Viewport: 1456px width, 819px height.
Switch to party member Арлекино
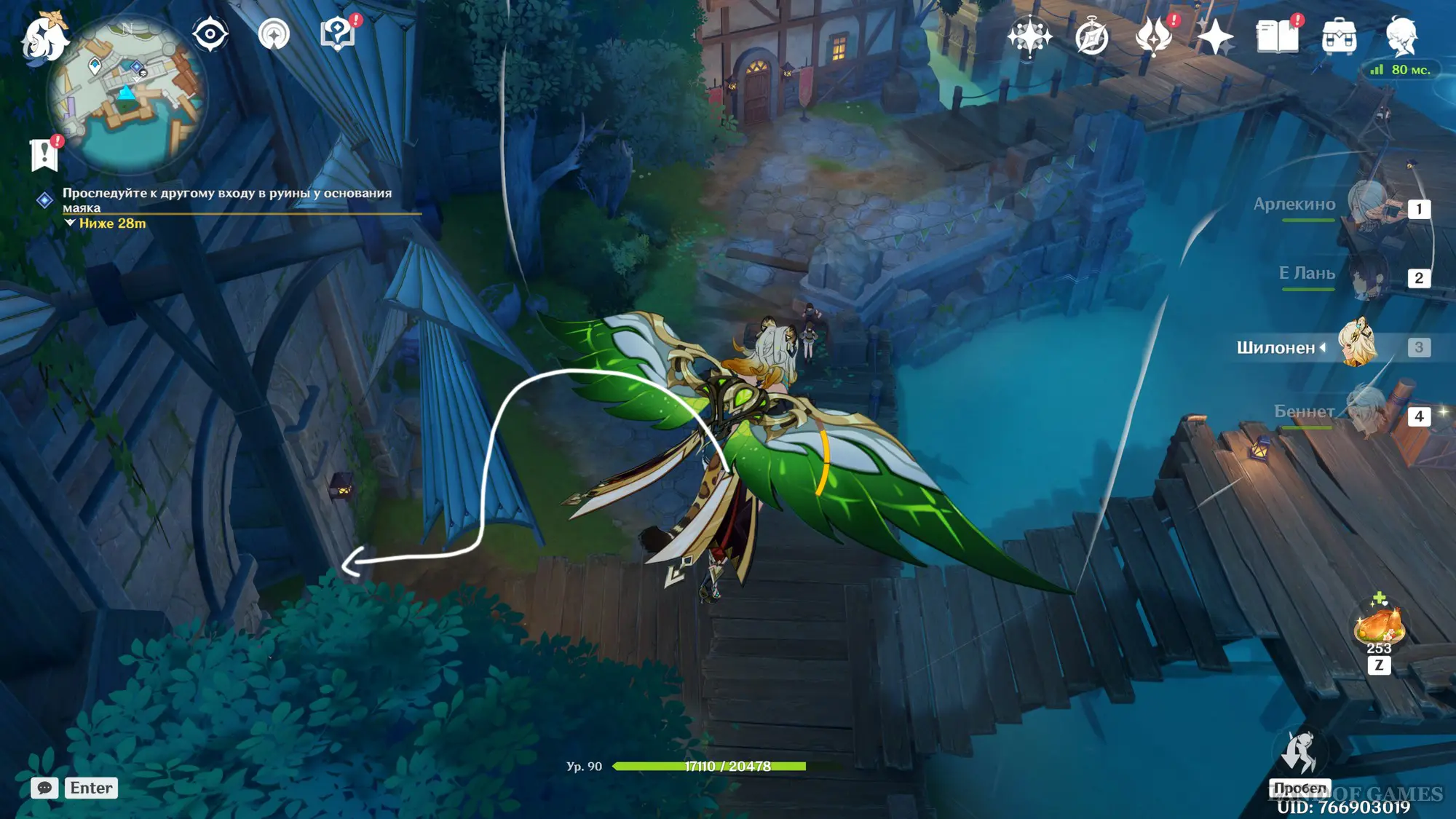click(x=1369, y=206)
